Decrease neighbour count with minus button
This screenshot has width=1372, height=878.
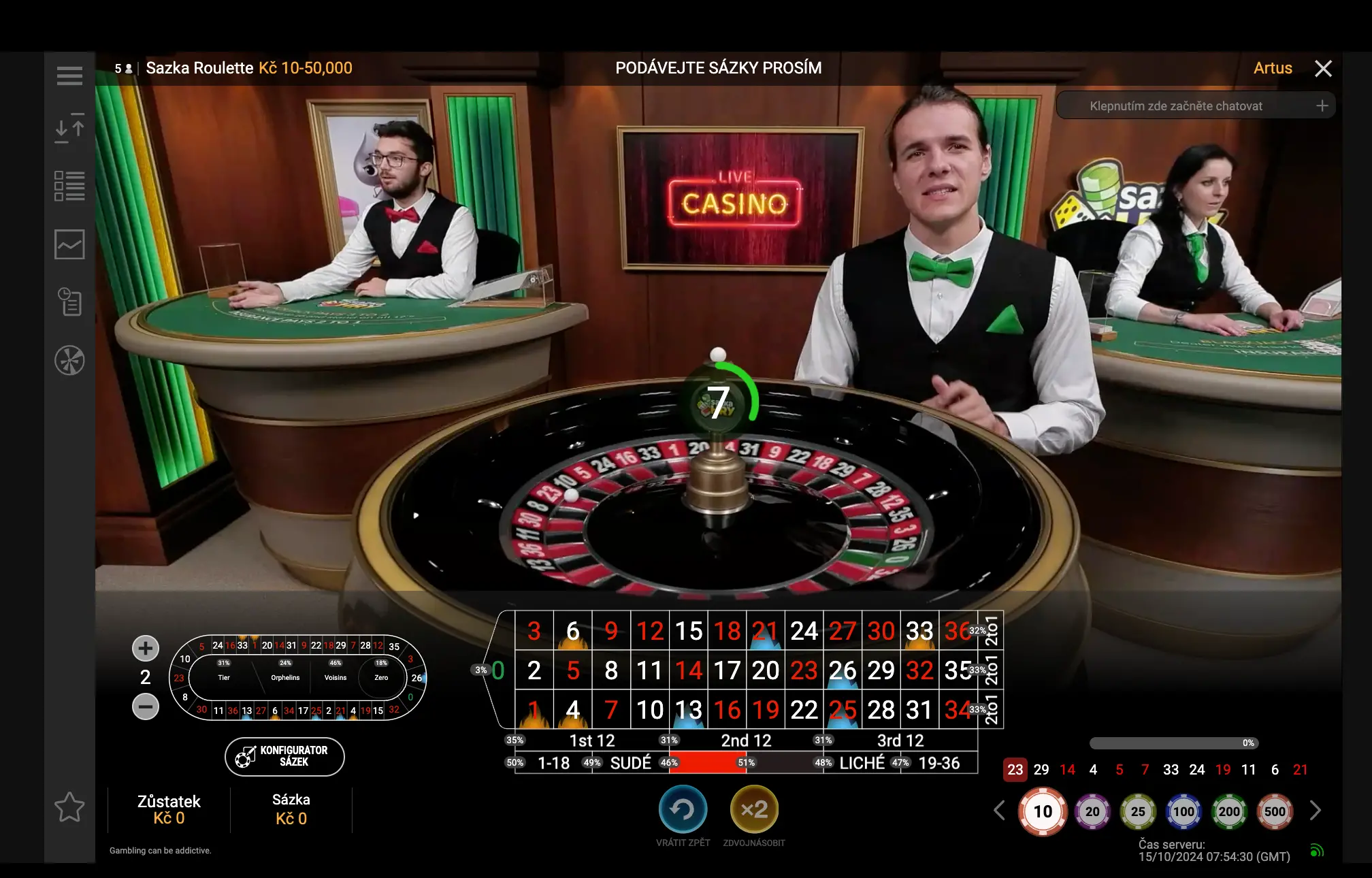tap(145, 706)
